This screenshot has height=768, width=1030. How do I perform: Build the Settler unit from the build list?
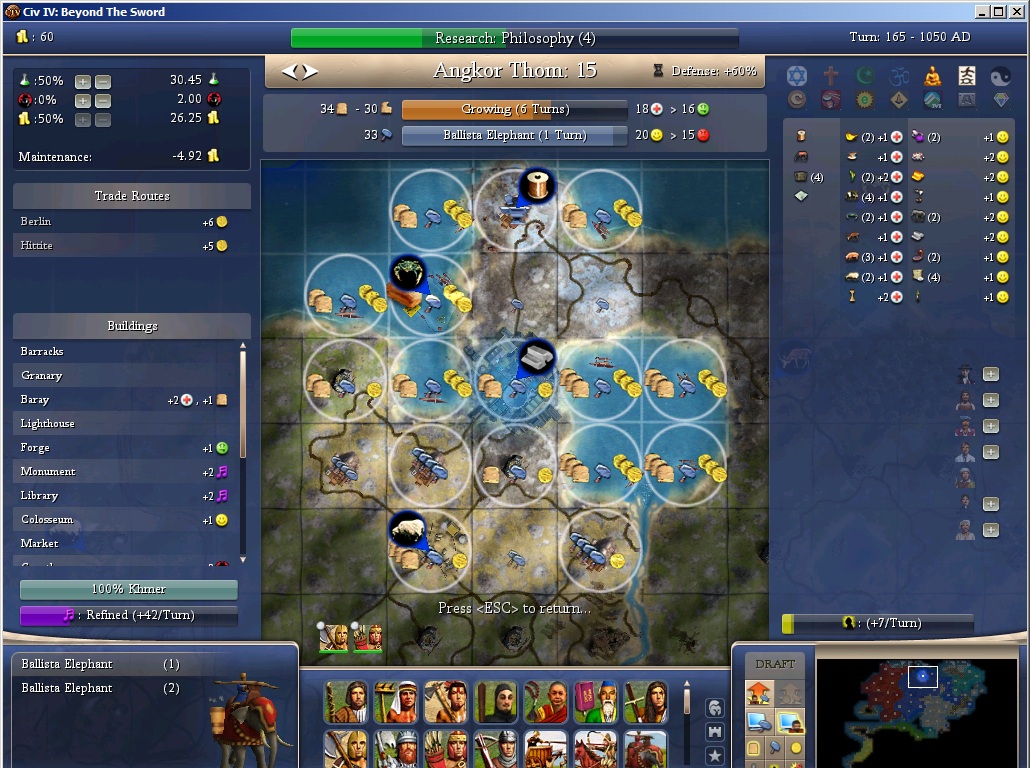tap(346, 702)
